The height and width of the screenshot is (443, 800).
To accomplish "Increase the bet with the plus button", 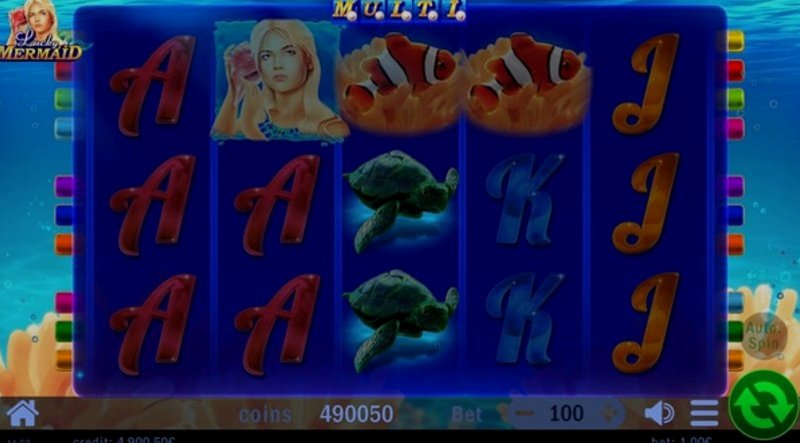I will pos(609,413).
